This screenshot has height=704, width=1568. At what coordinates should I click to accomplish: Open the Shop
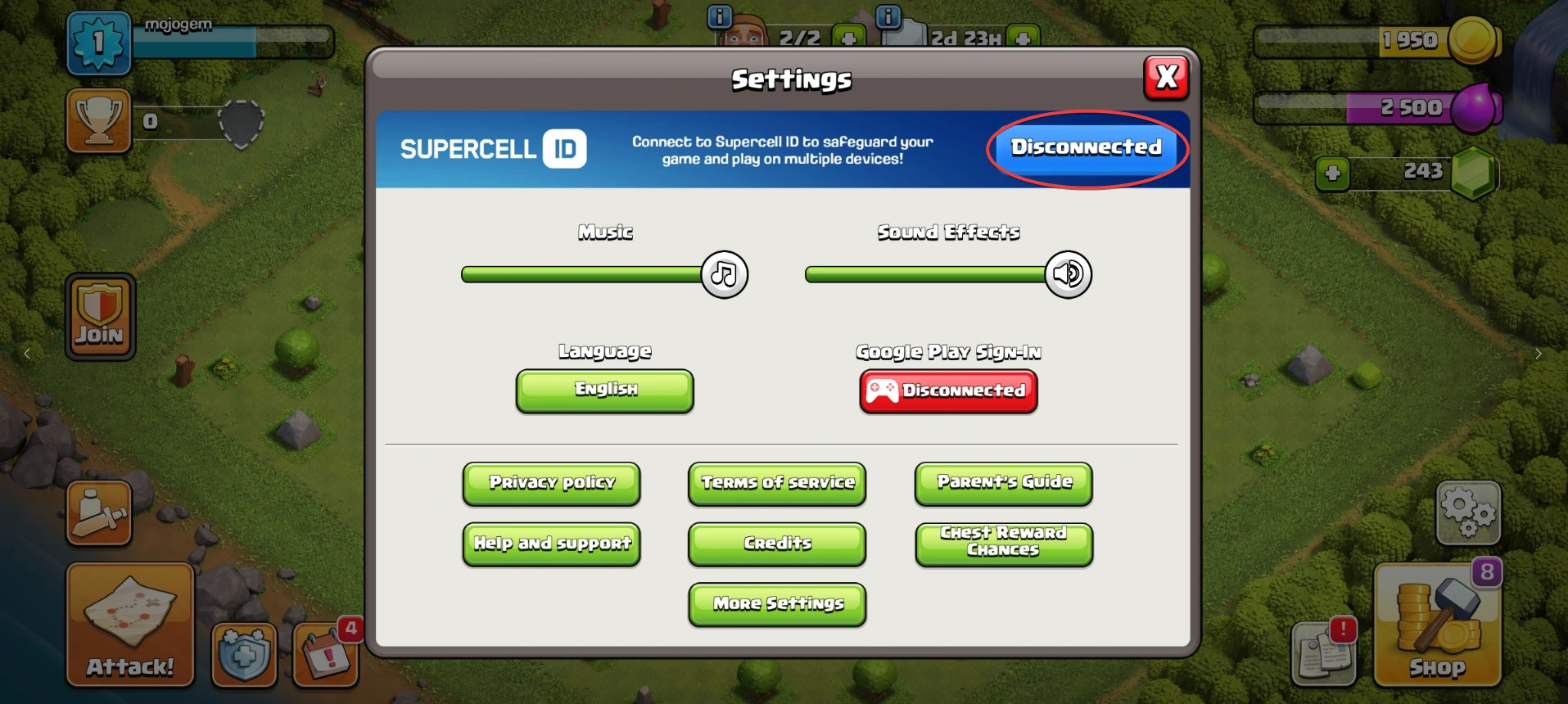[1437, 626]
